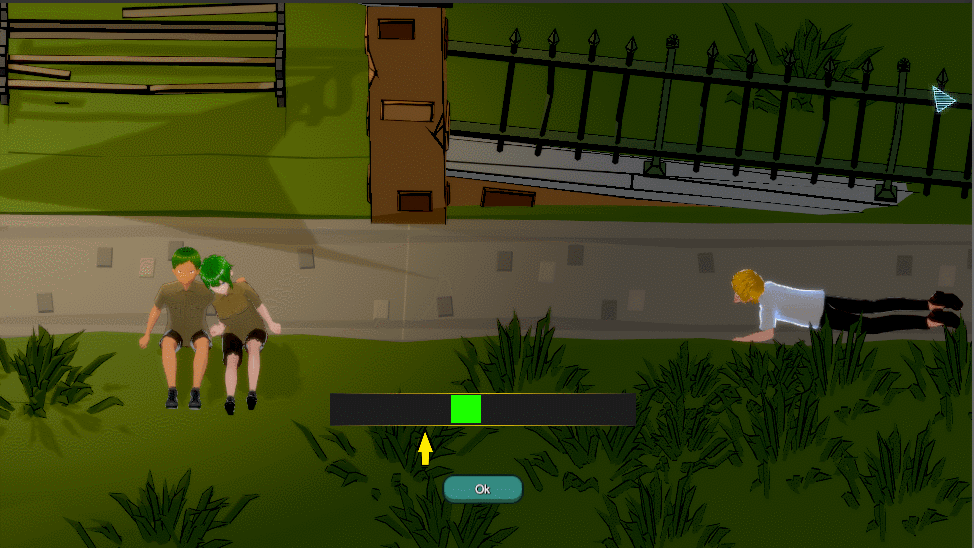974x548 pixels.
Task: Click the blue striped arrow icon
Action: click(943, 98)
